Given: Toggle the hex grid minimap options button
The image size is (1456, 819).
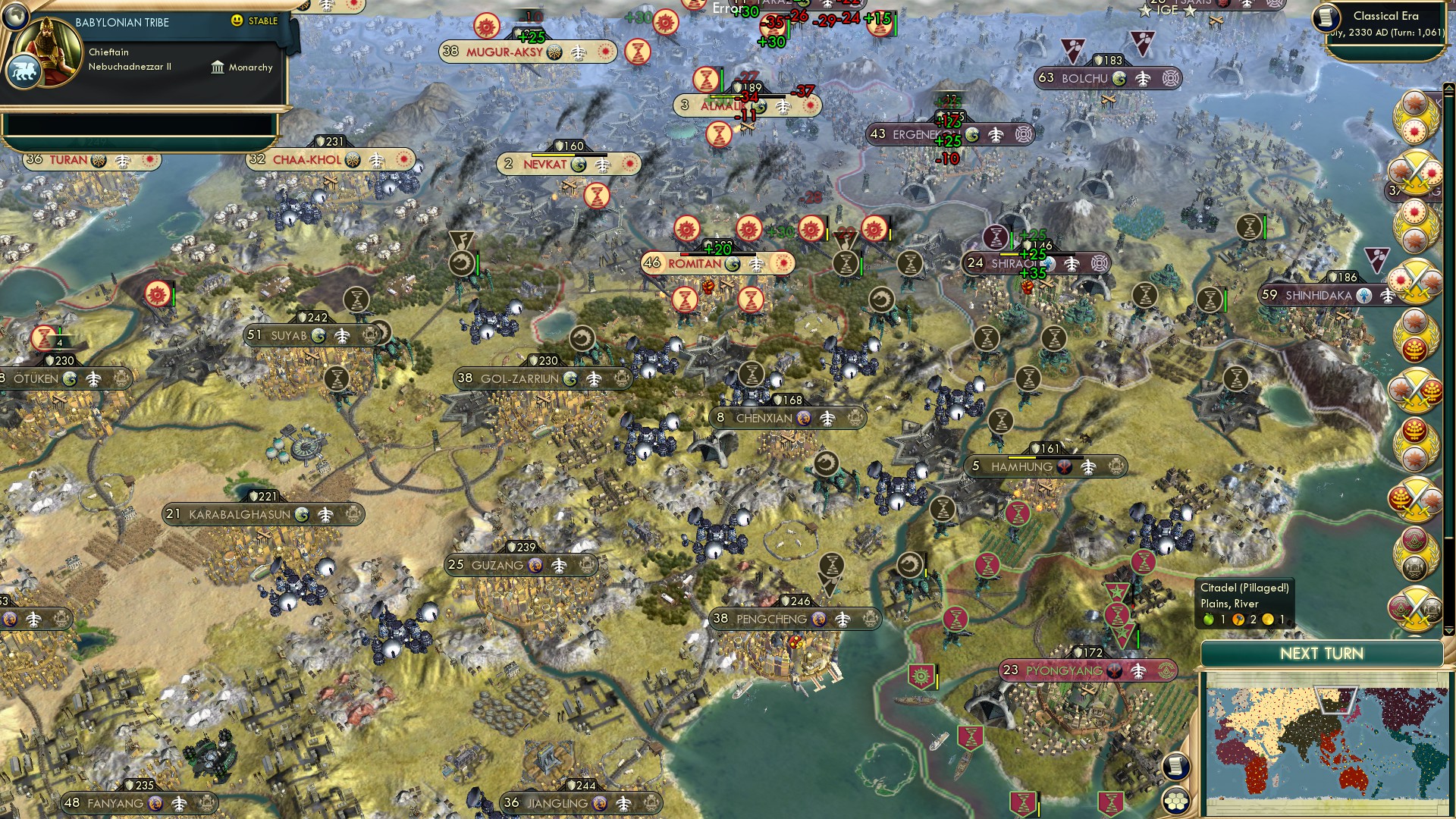Looking at the screenshot, I should [1175, 800].
